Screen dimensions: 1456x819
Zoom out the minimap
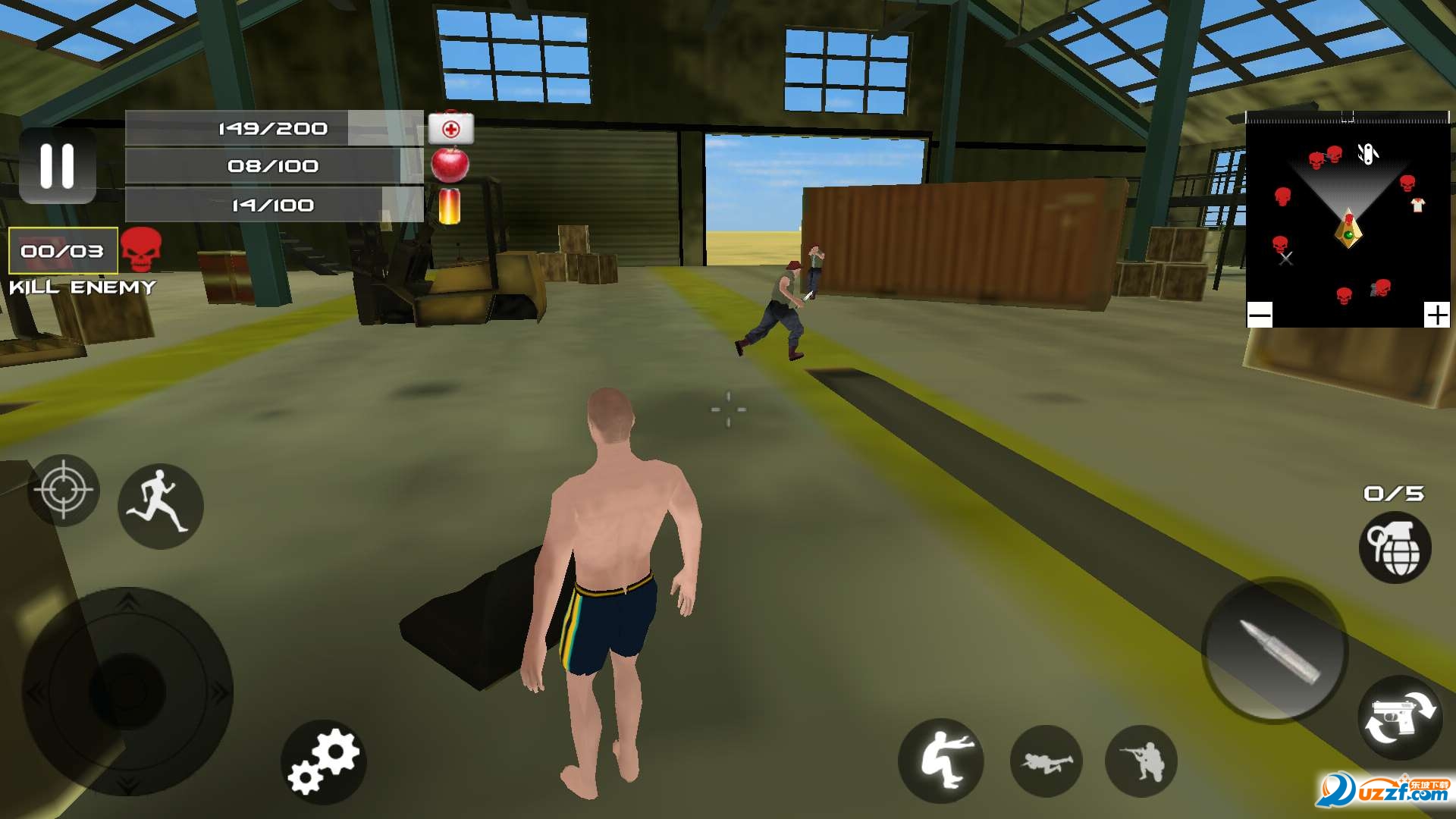pyautogui.click(x=1260, y=315)
